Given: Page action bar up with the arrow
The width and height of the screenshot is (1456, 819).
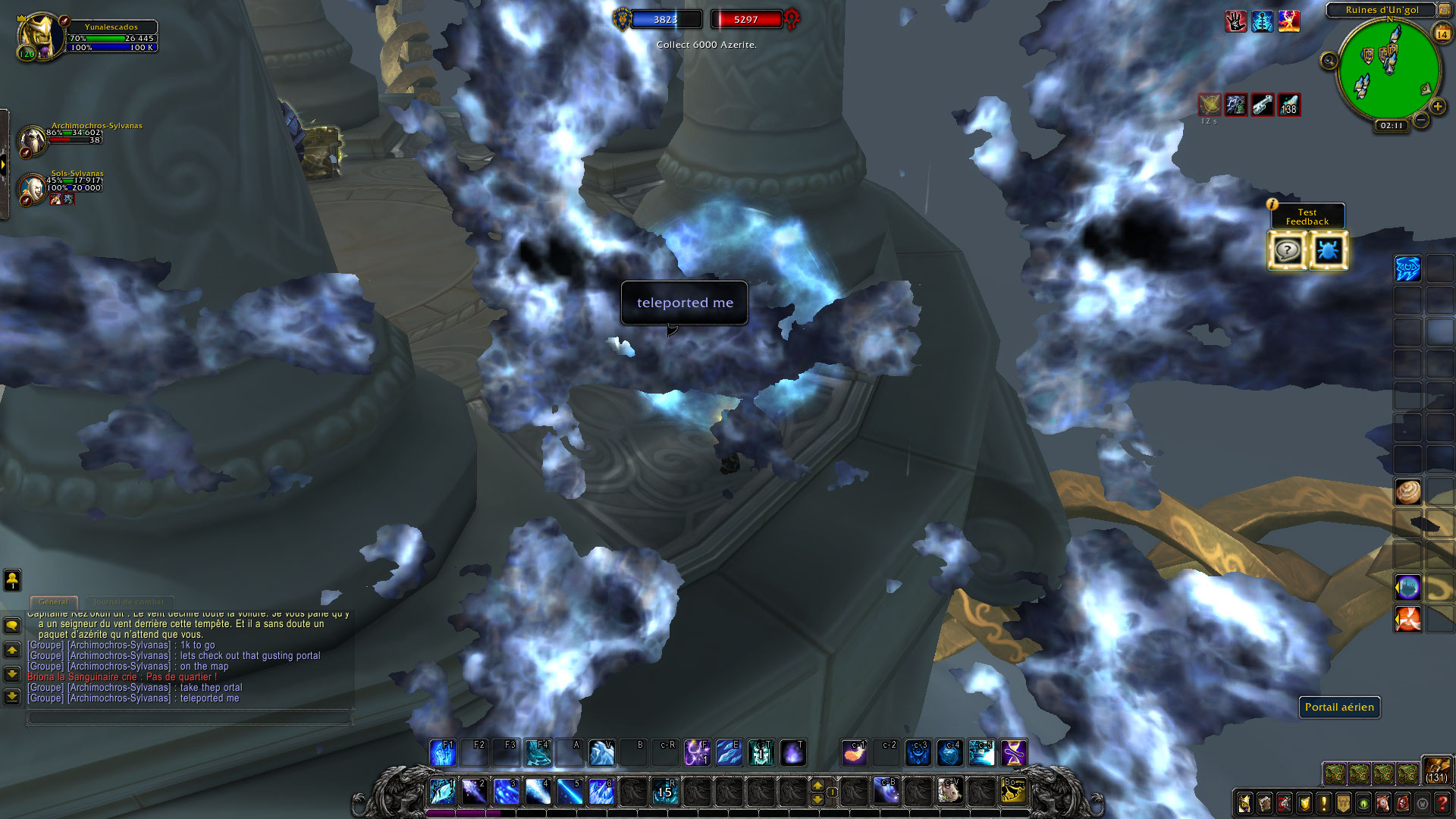Looking at the screenshot, I should point(817,785).
